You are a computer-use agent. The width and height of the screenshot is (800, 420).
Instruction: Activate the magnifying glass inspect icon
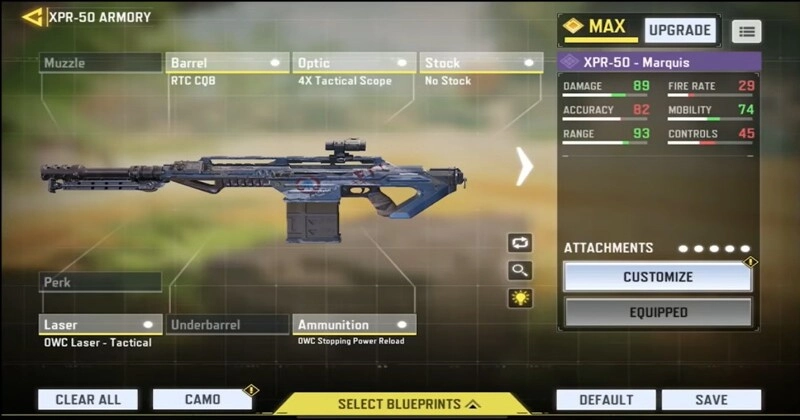[x=520, y=270]
